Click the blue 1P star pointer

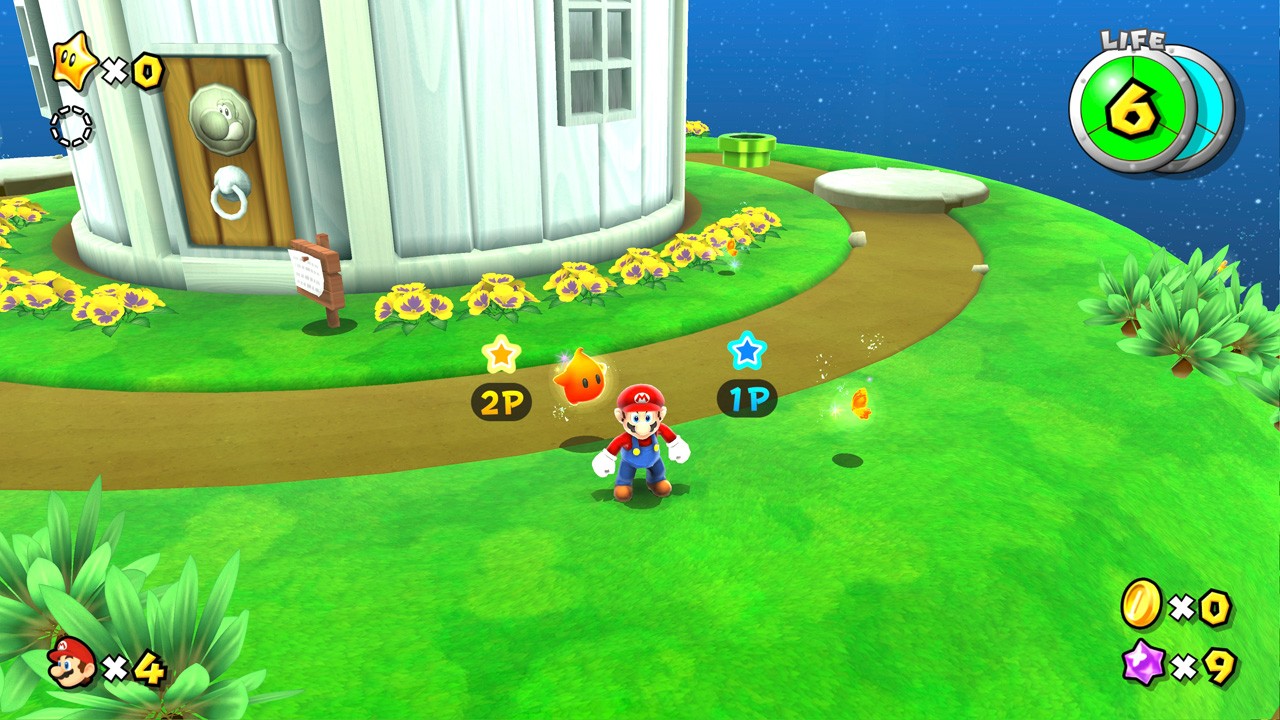[x=746, y=351]
